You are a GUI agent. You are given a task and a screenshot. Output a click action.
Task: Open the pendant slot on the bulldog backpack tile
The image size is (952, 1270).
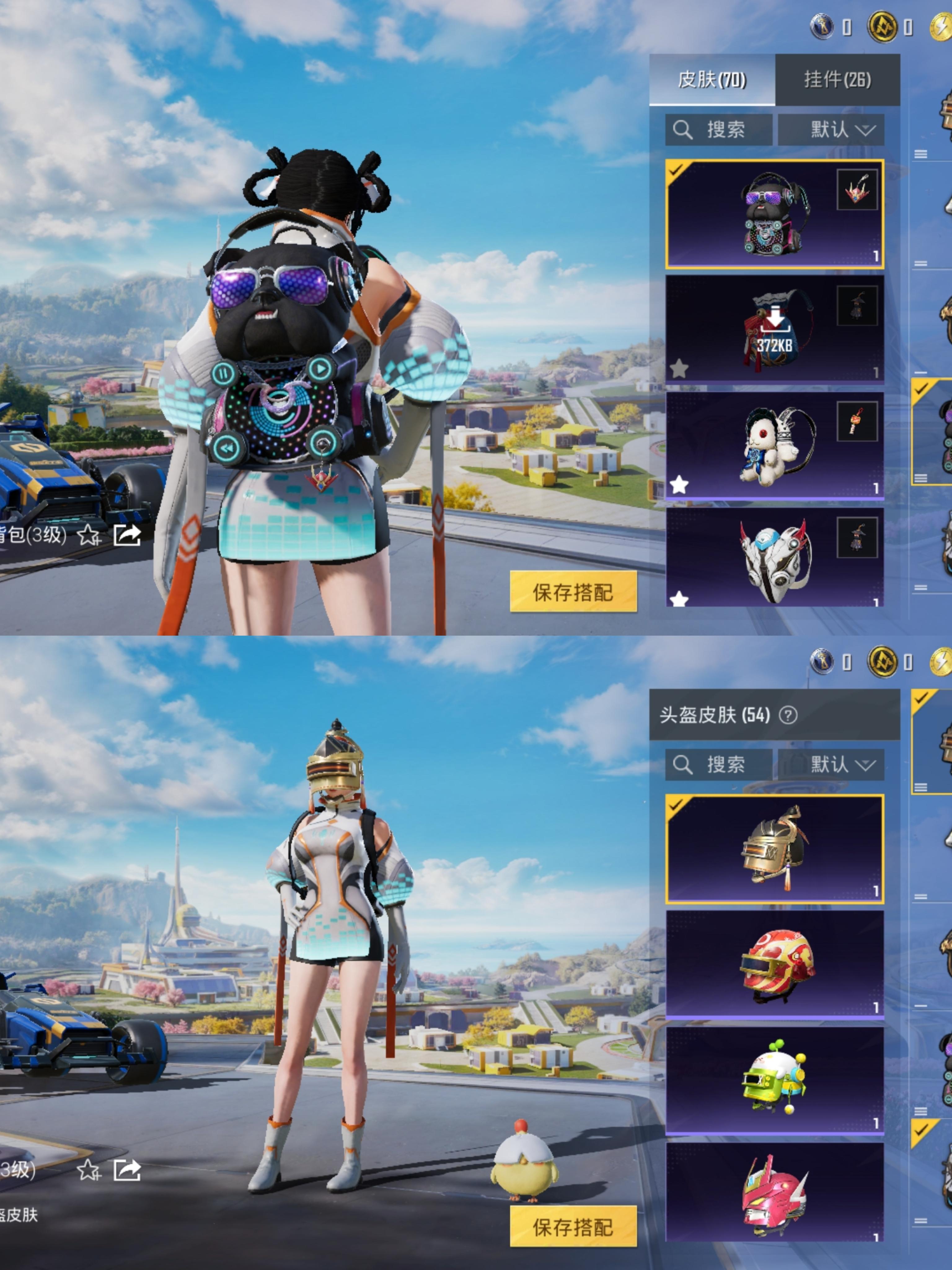click(857, 190)
